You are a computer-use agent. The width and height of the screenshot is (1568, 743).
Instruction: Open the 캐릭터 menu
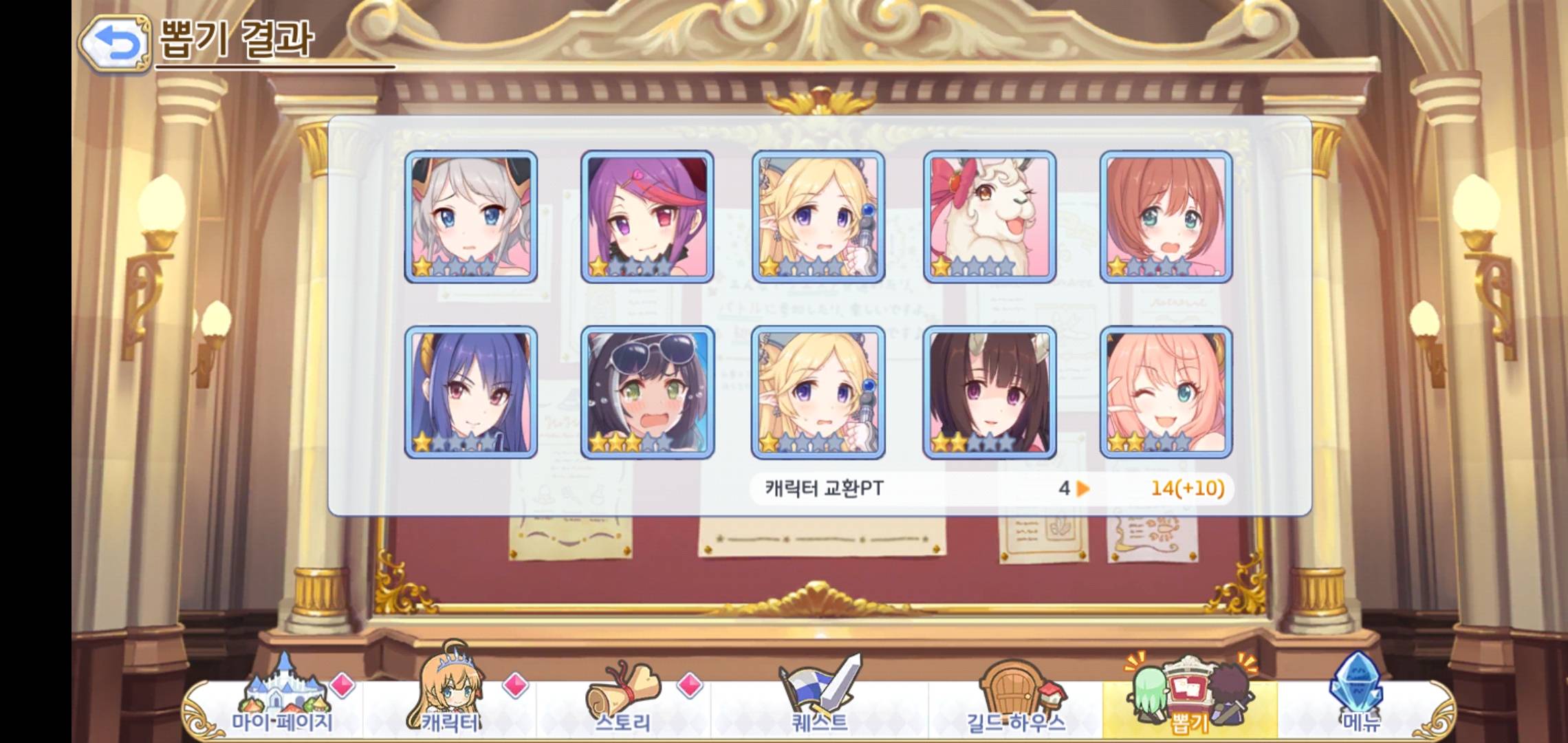450,695
